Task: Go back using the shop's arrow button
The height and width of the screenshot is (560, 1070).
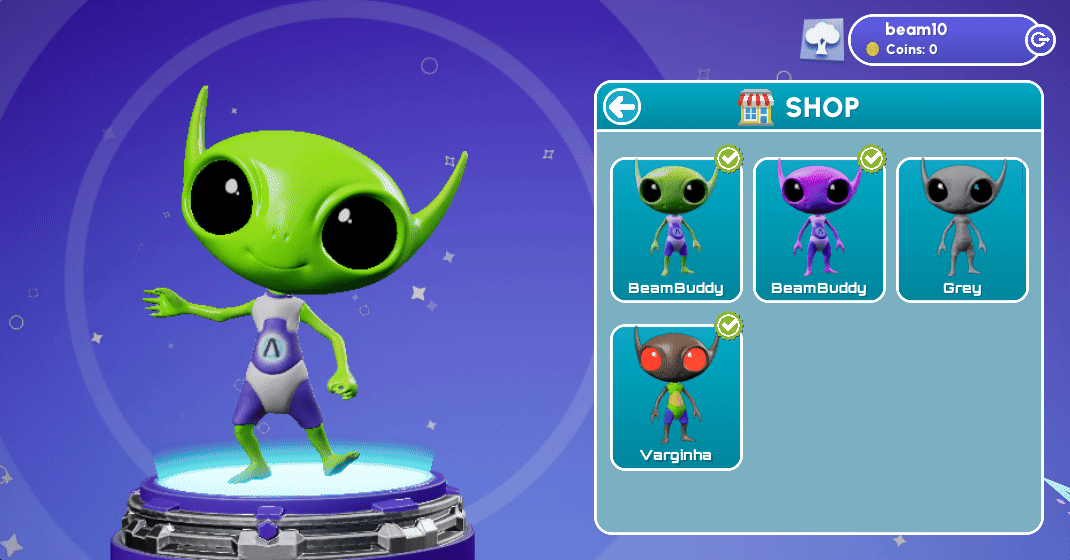Action: [x=622, y=106]
